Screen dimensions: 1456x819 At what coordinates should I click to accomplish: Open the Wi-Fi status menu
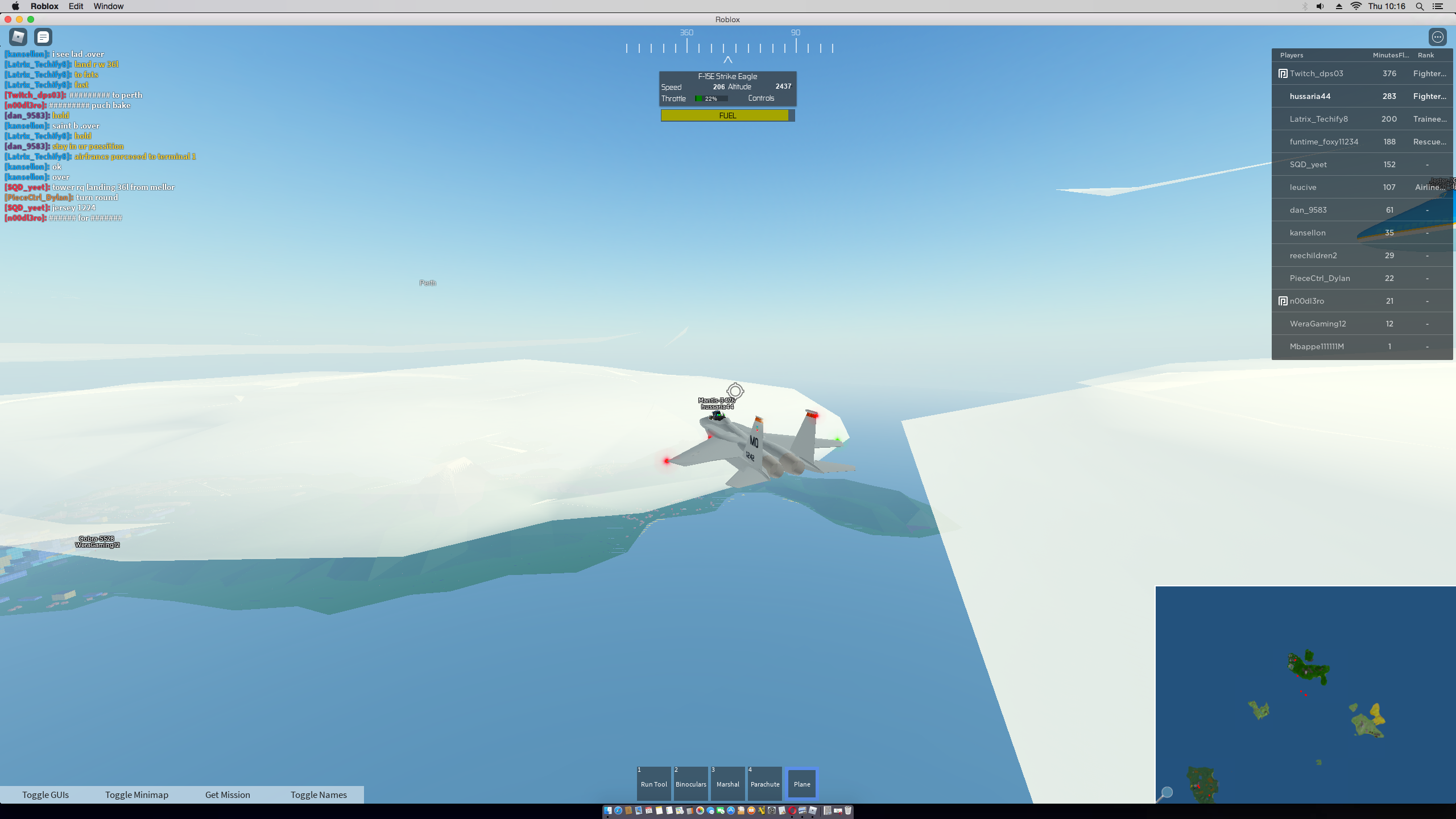pos(1356,6)
